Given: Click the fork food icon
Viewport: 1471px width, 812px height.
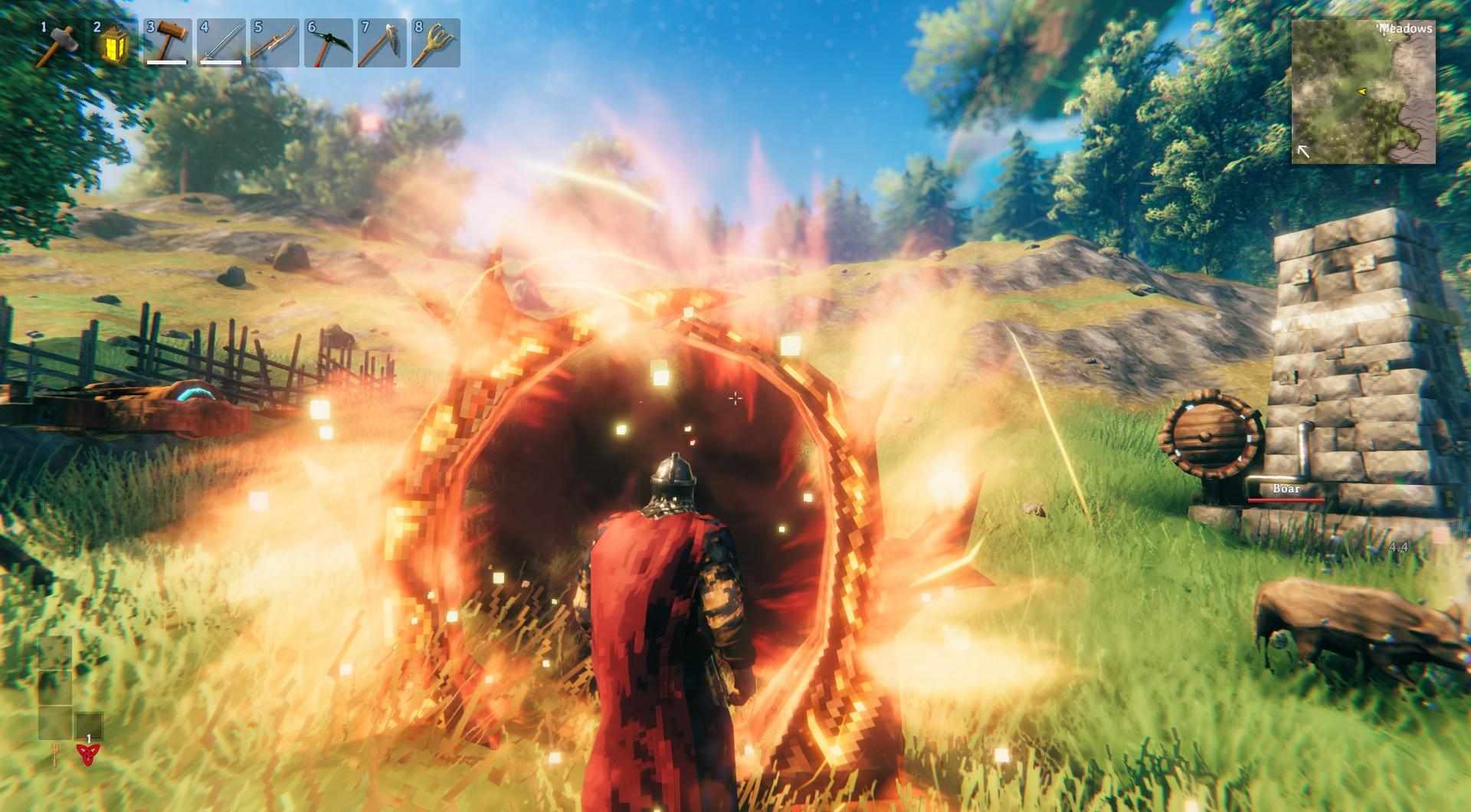Looking at the screenshot, I should click(56, 757).
